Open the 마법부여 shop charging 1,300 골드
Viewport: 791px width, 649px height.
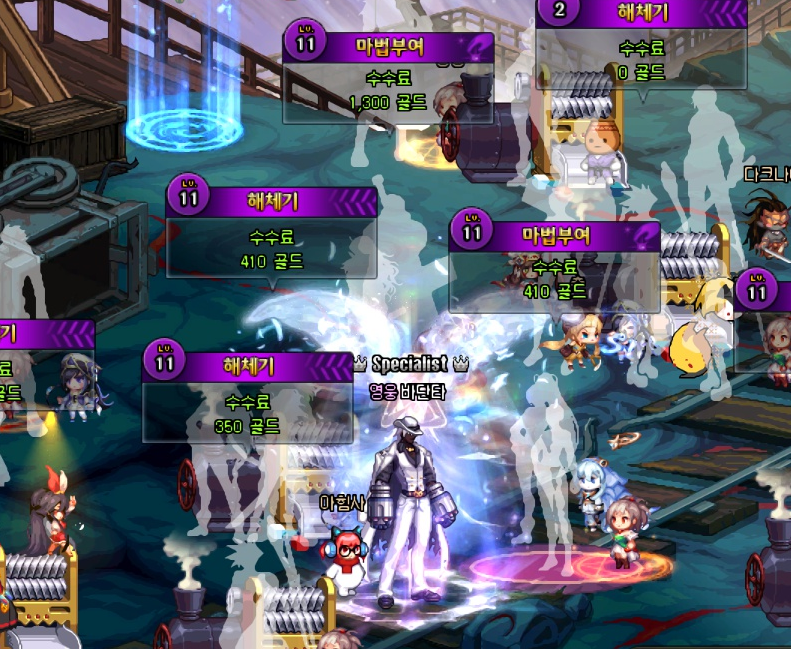coord(388,76)
